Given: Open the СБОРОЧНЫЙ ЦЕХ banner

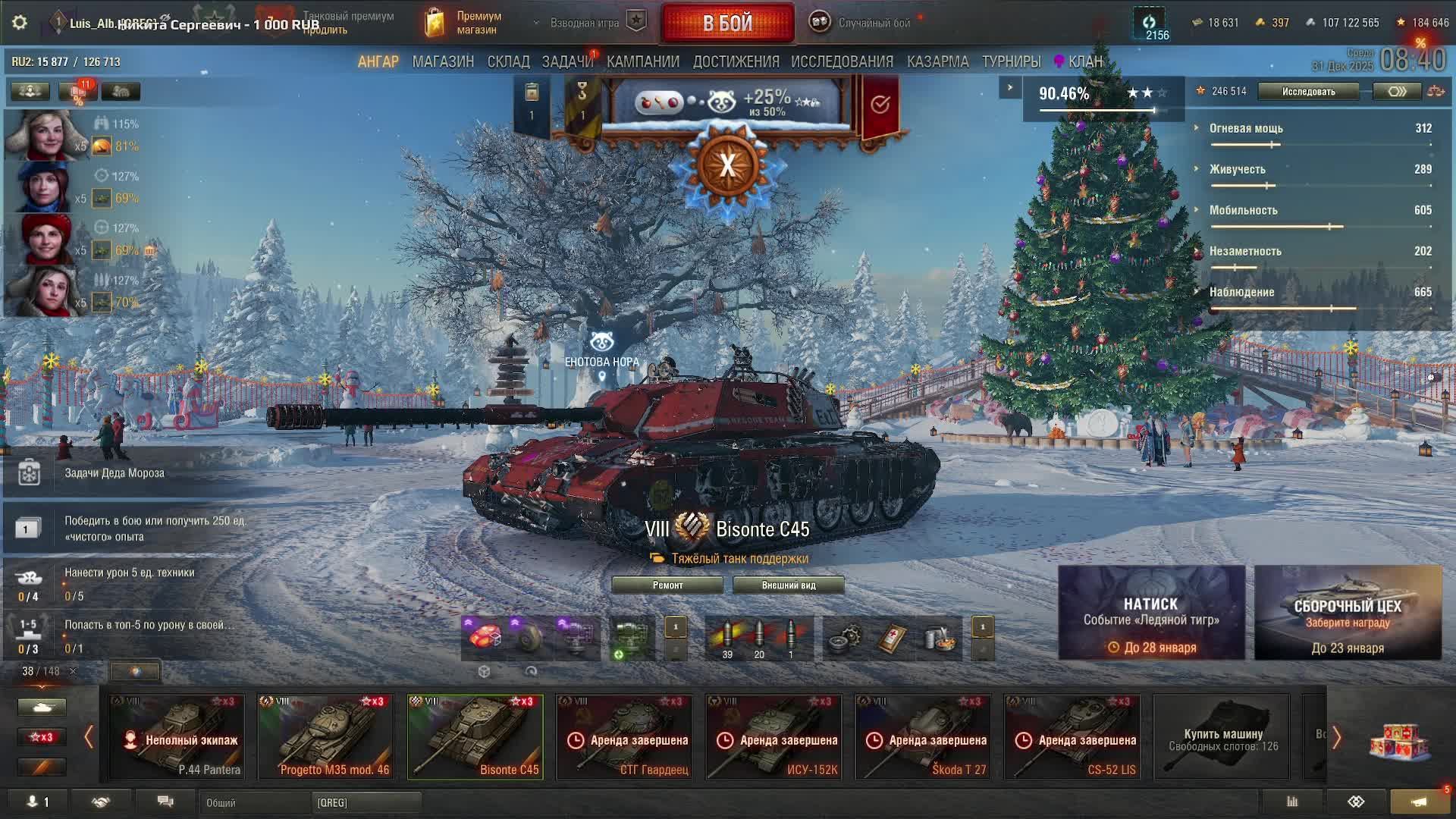Looking at the screenshot, I should point(1348,612).
